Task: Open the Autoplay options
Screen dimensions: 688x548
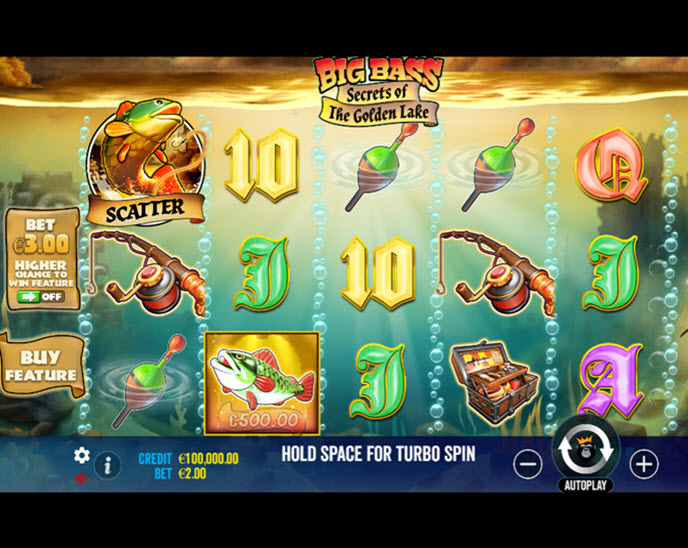Action: pyautogui.click(x=585, y=486)
